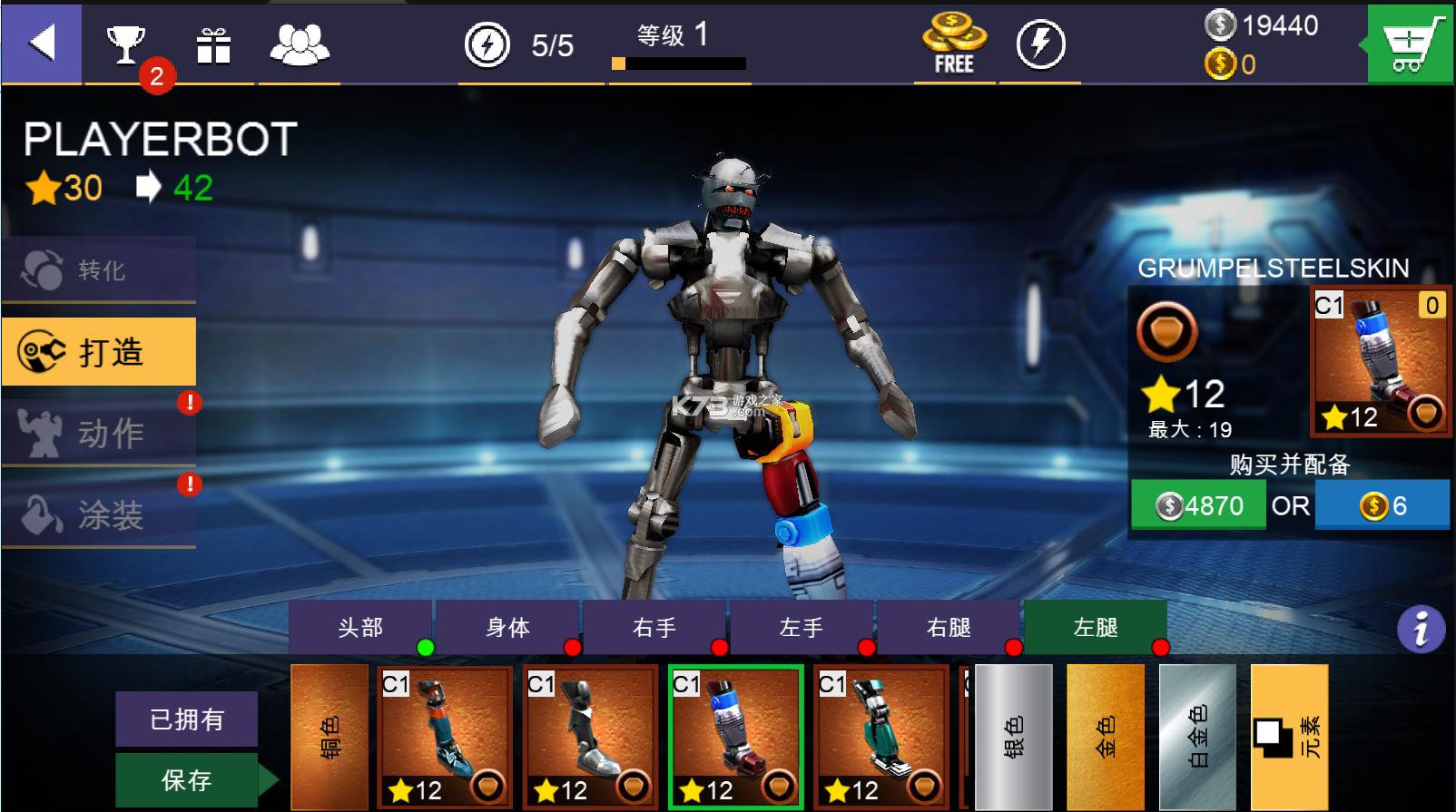Open the friends group icon
This screenshot has height=812, width=1456.
pyautogui.click(x=299, y=44)
